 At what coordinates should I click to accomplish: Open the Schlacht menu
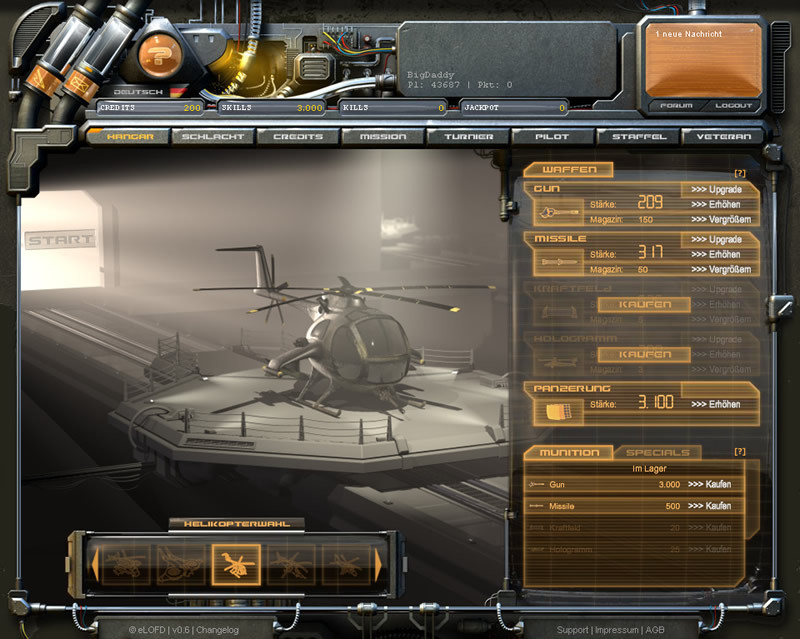click(x=213, y=136)
